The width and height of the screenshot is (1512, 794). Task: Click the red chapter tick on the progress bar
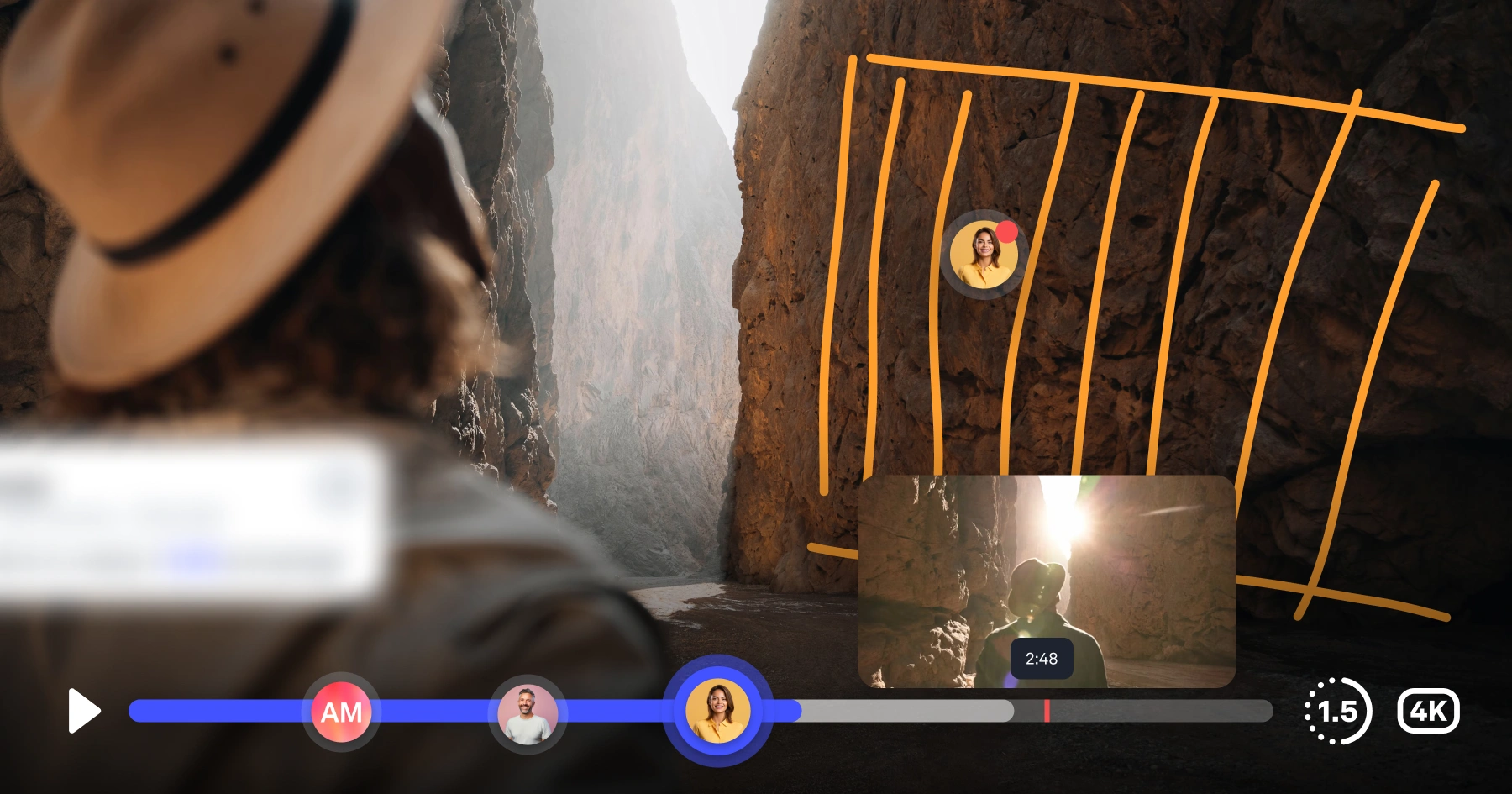(x=1047, y=712)
